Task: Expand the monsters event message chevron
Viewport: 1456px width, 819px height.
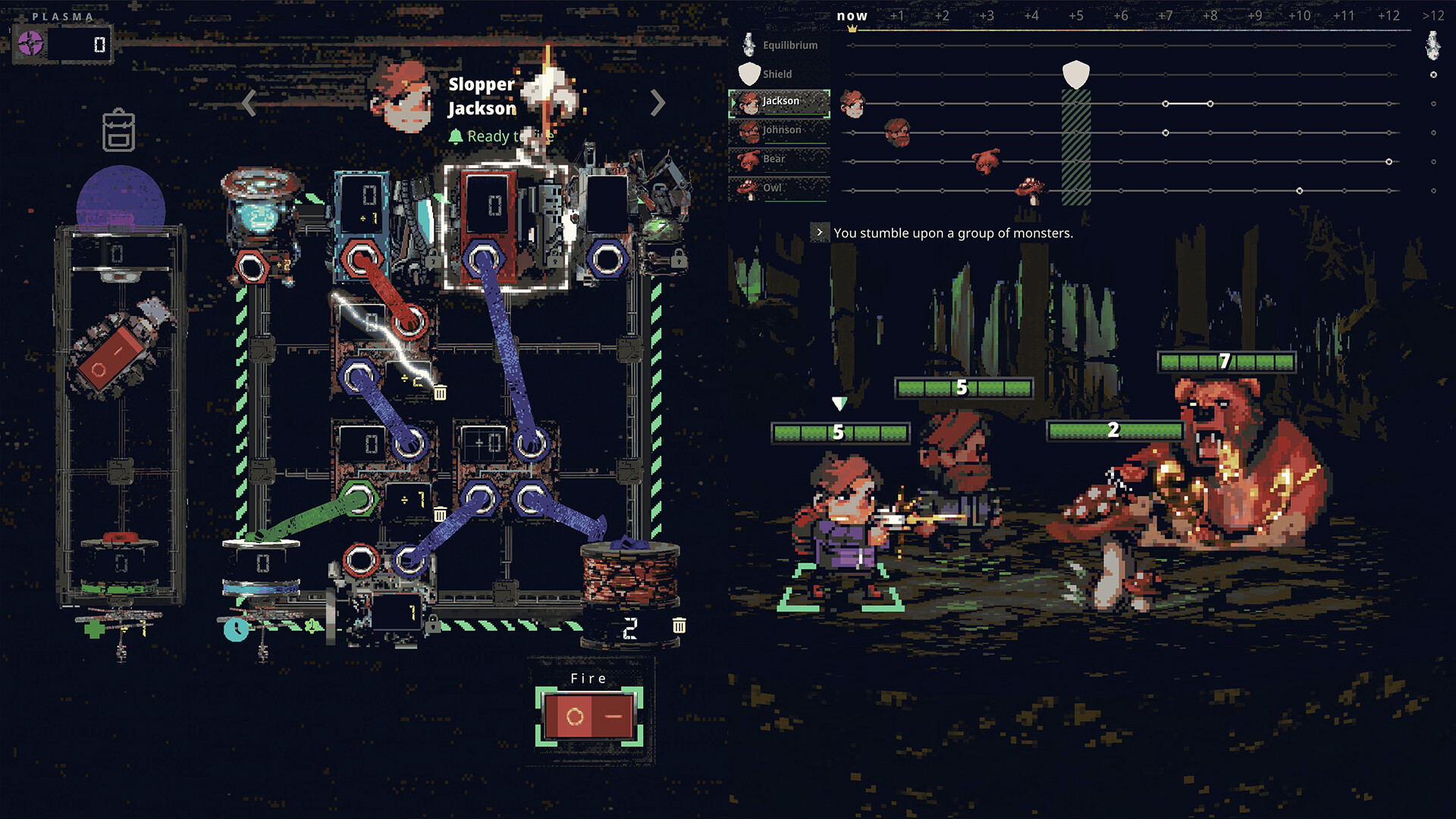Action: [819, 233]
